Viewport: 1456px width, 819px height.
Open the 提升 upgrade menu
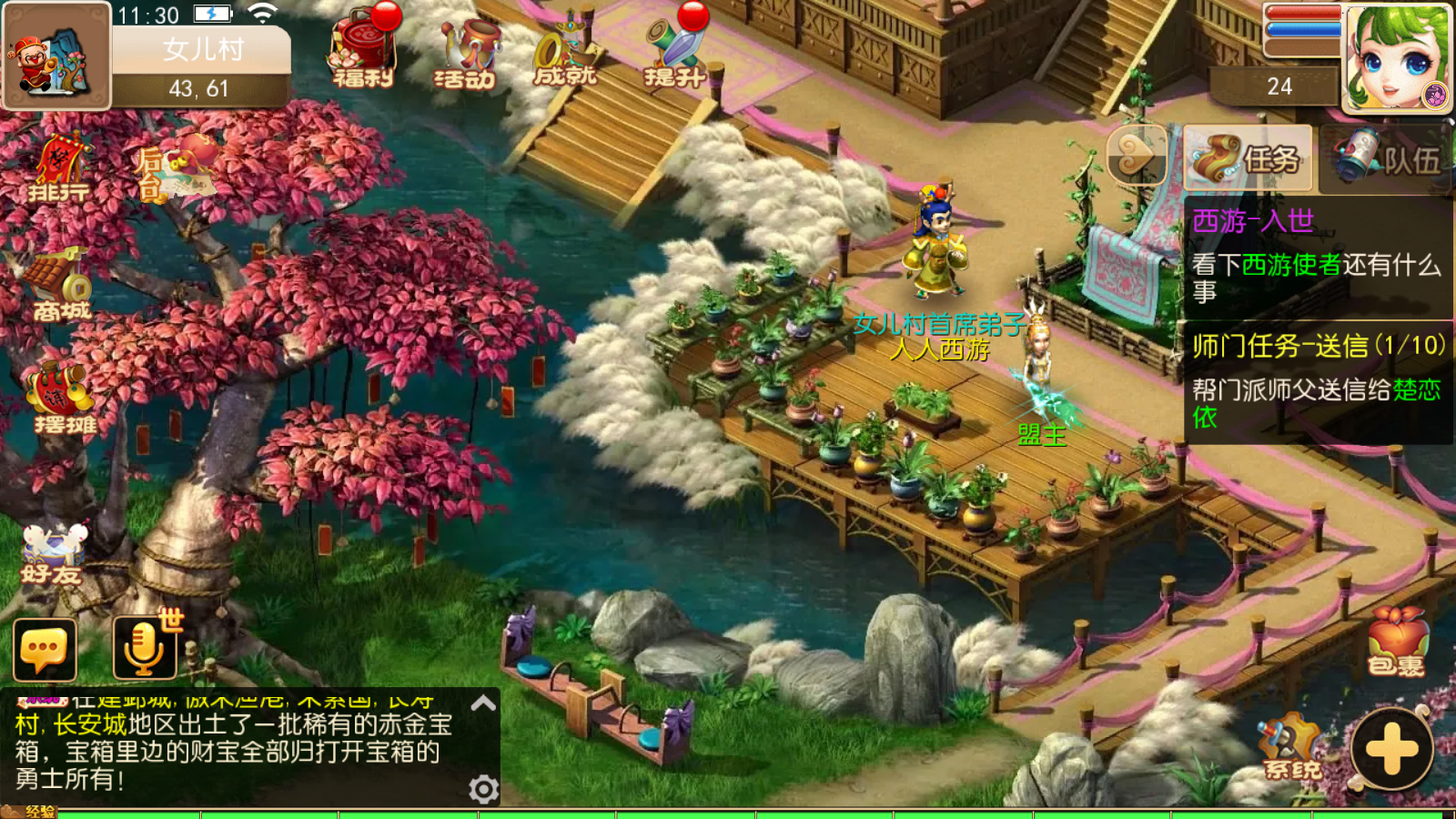(x=674, y=53)
